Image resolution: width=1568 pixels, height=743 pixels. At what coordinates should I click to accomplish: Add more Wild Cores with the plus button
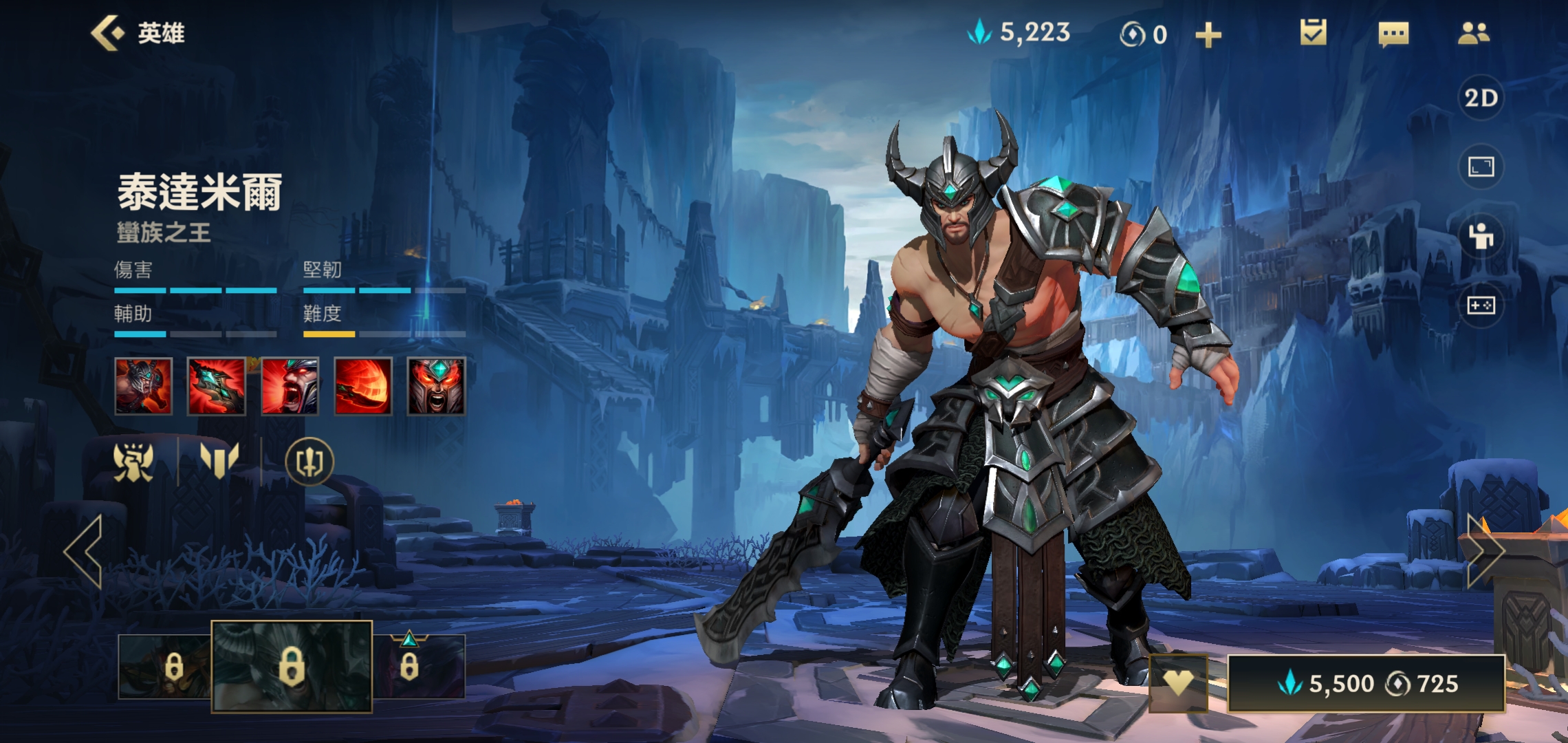pyautogui.click(x=1208, y=34)
